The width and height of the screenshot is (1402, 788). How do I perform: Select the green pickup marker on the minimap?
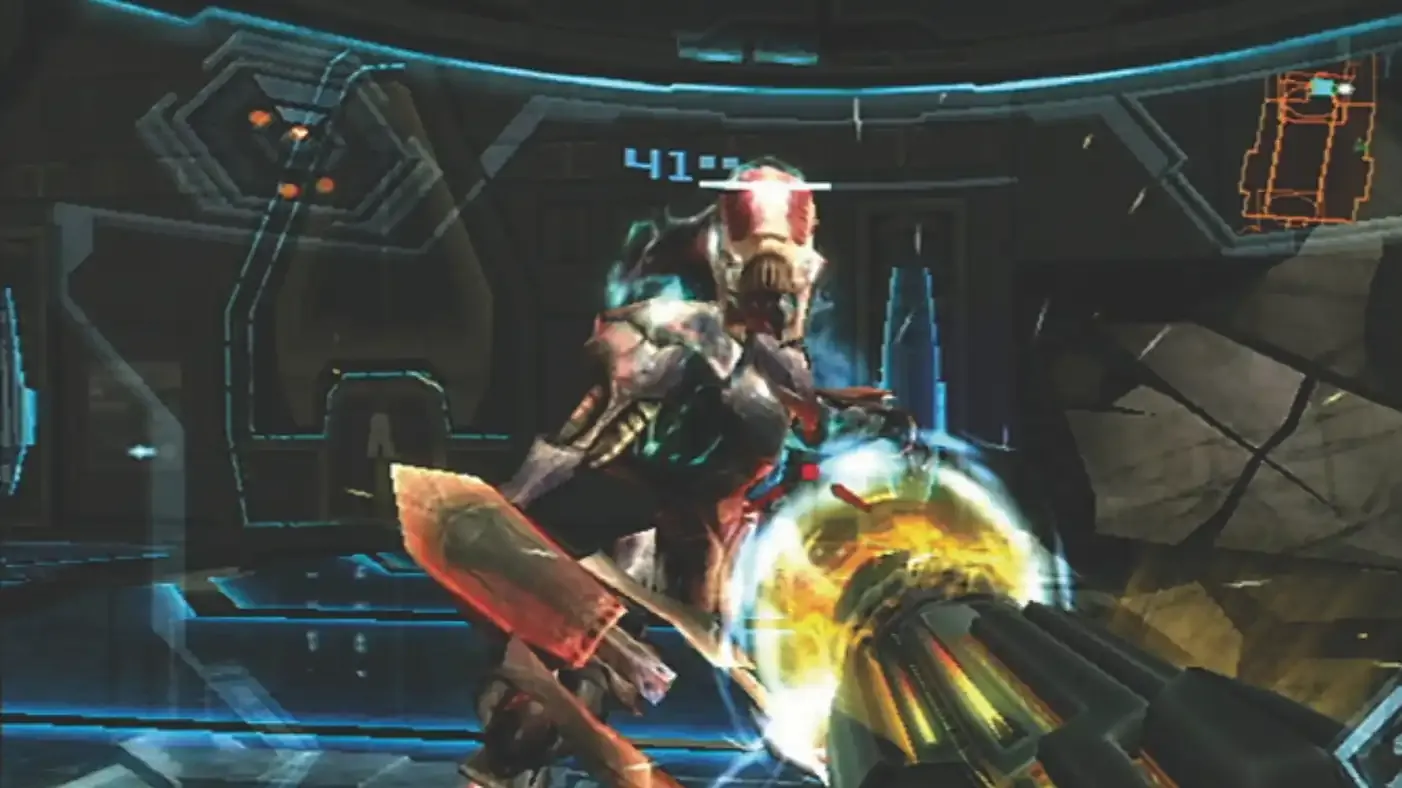[x=1359, y=144]
